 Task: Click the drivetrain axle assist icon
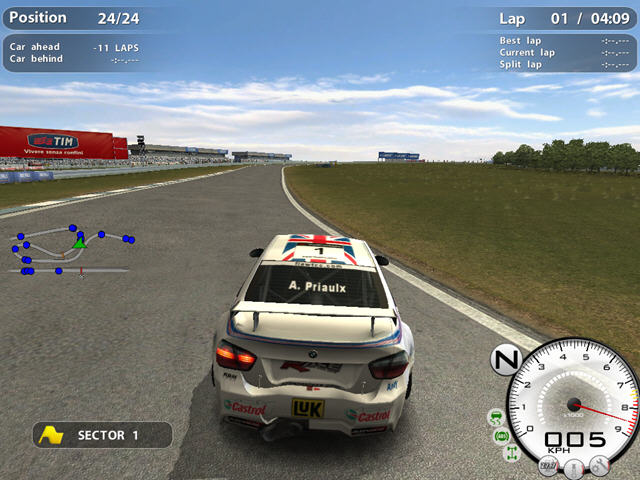click(x=510, y=454)
